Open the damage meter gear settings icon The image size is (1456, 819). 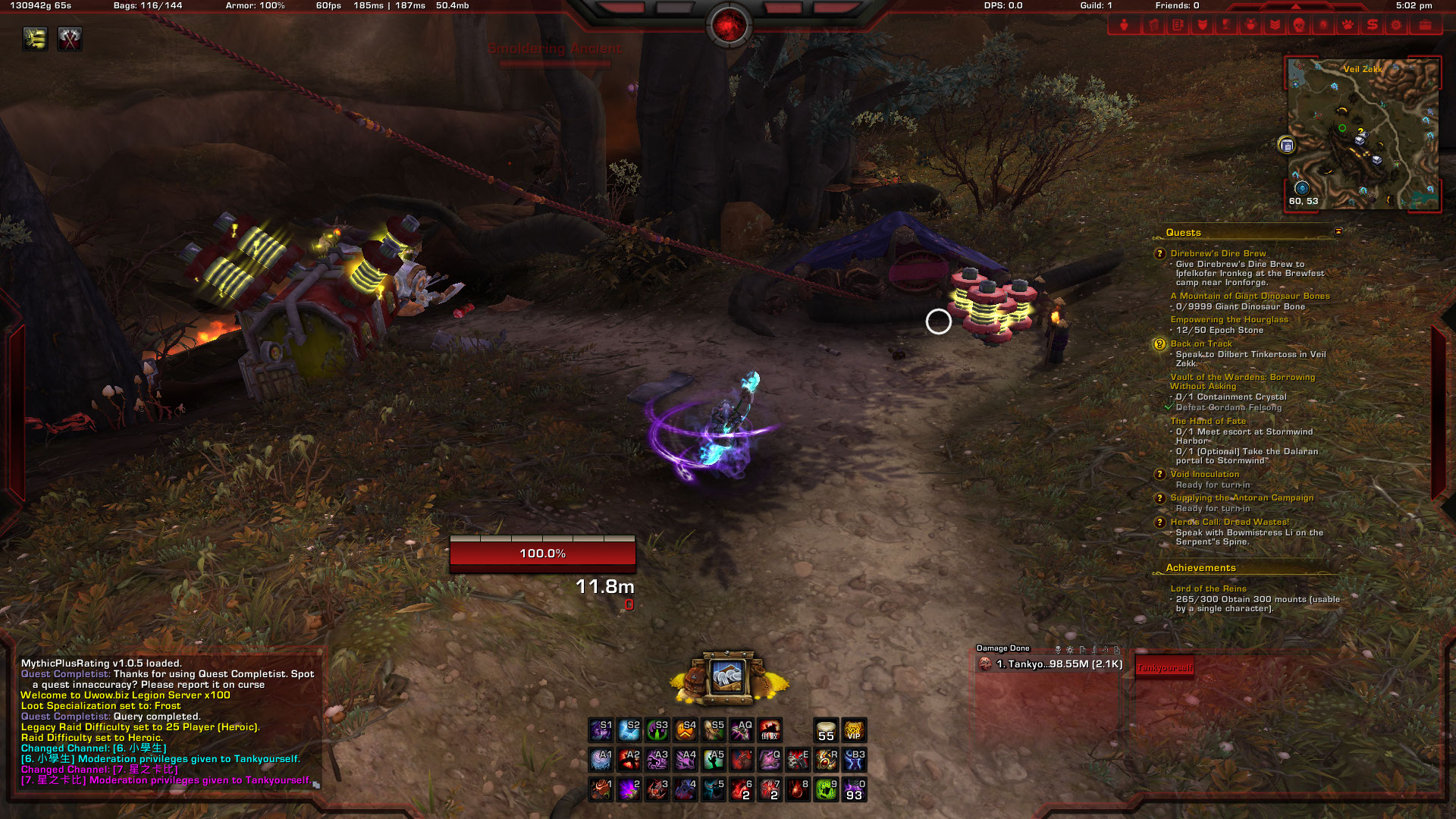[1069, 649]
